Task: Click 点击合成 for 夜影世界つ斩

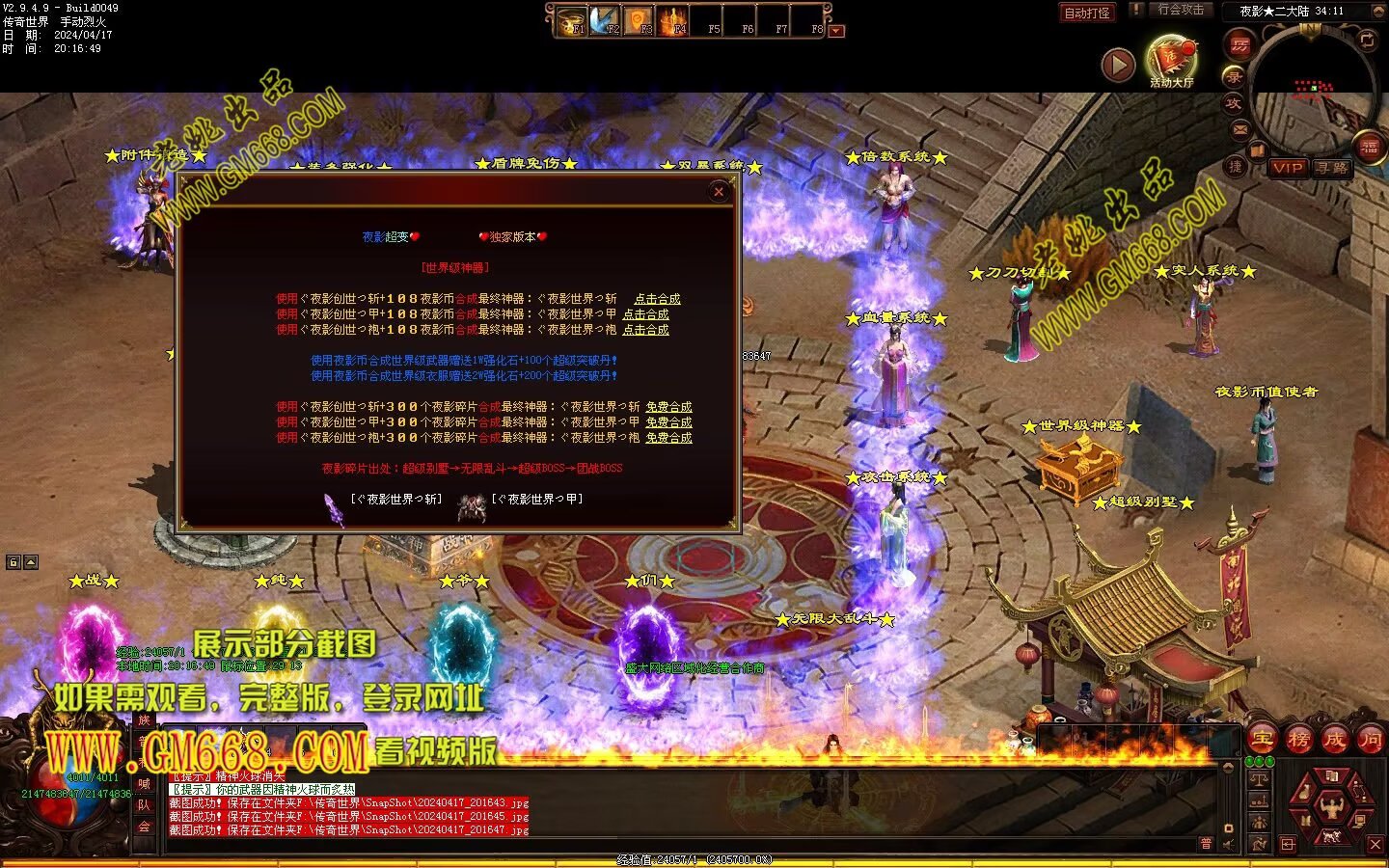Action: 657,299
